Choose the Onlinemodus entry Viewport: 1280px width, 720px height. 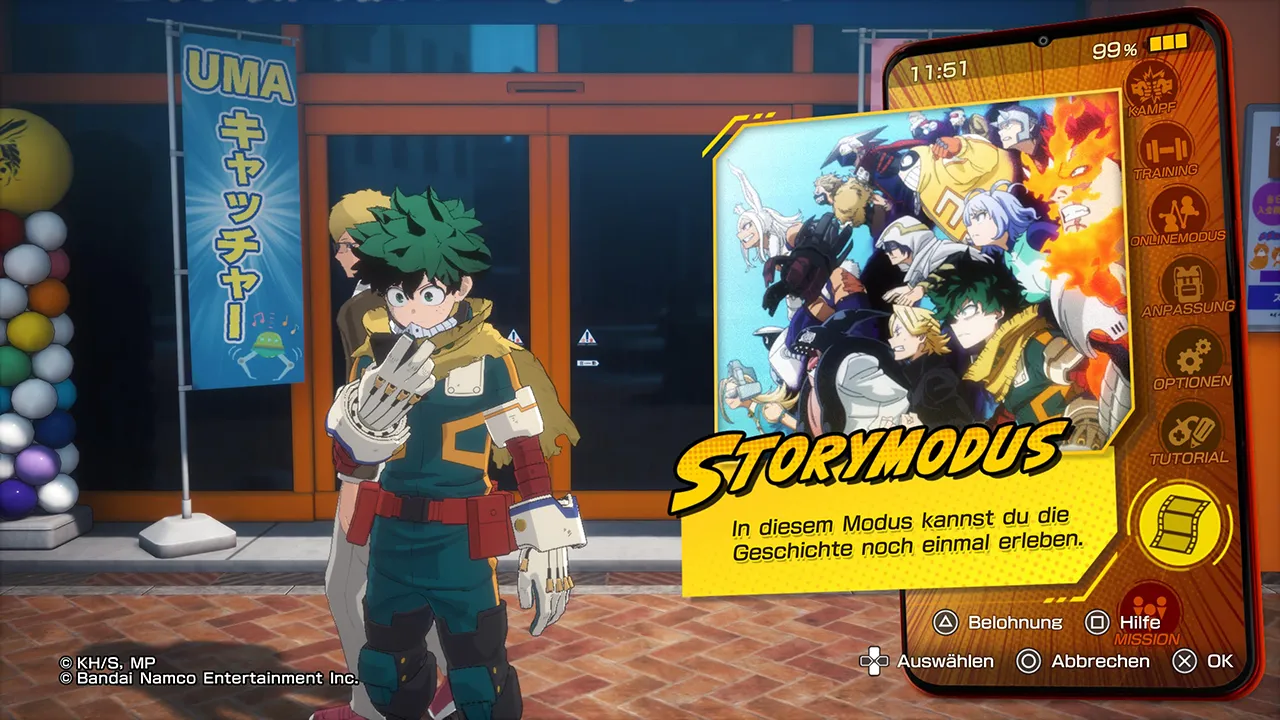(1178, 214)
